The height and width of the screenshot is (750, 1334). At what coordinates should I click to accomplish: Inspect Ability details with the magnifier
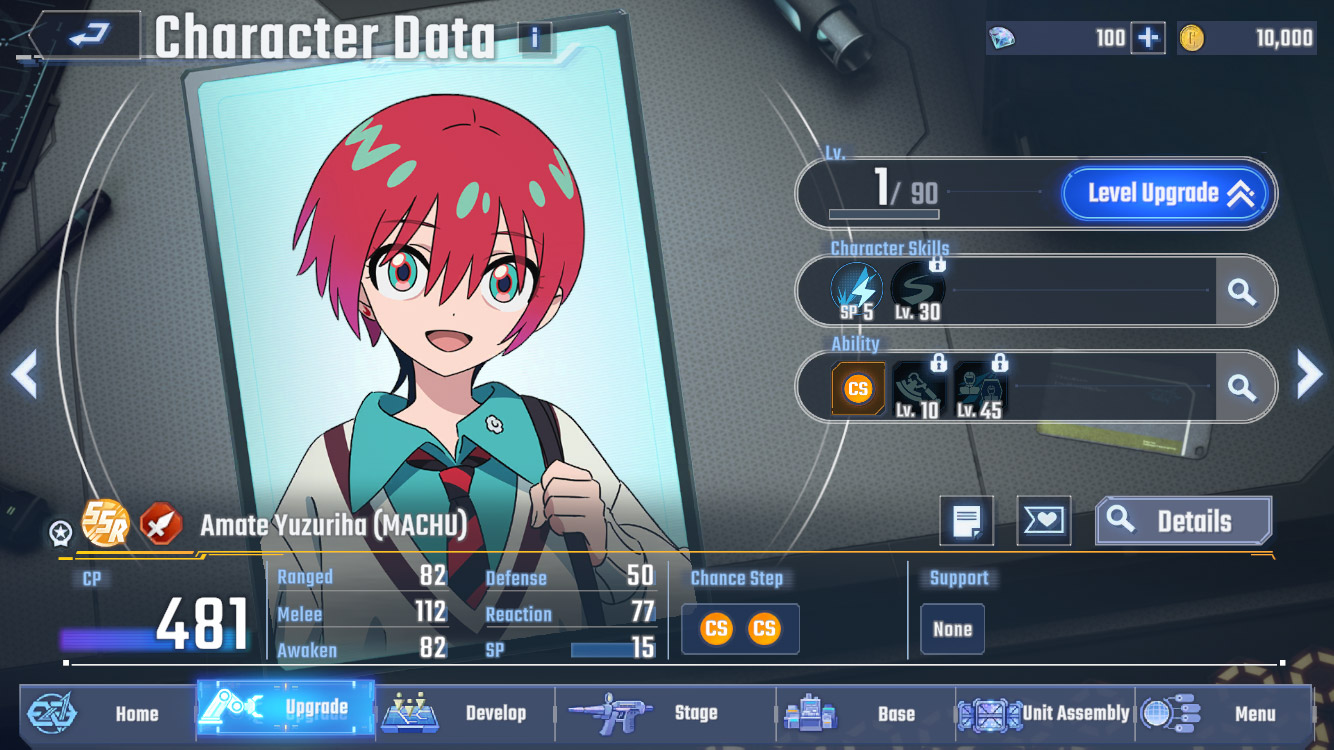click(x=1242, y=387)
